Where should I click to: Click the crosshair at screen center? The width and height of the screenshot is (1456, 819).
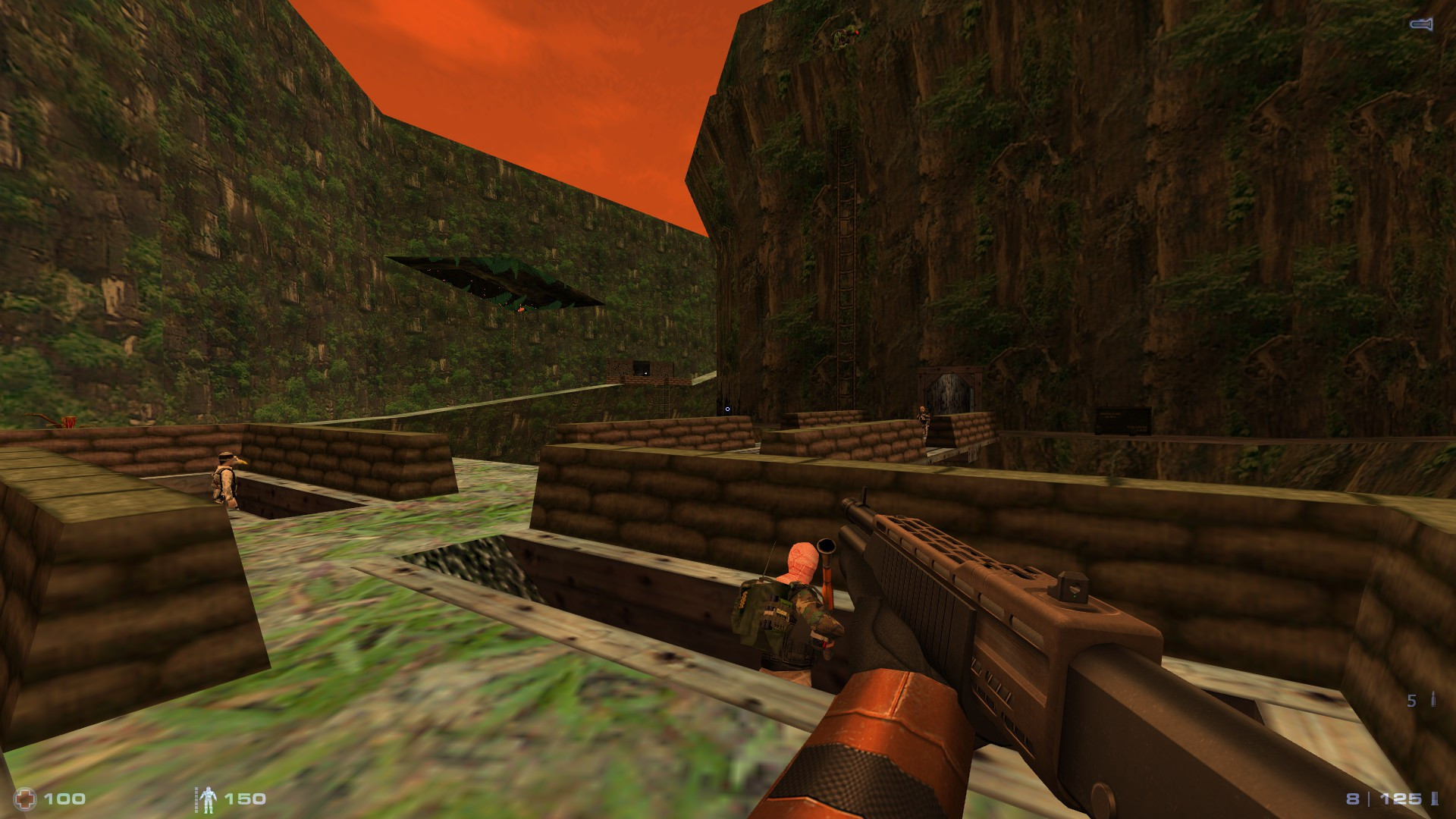tap(726, 407)
